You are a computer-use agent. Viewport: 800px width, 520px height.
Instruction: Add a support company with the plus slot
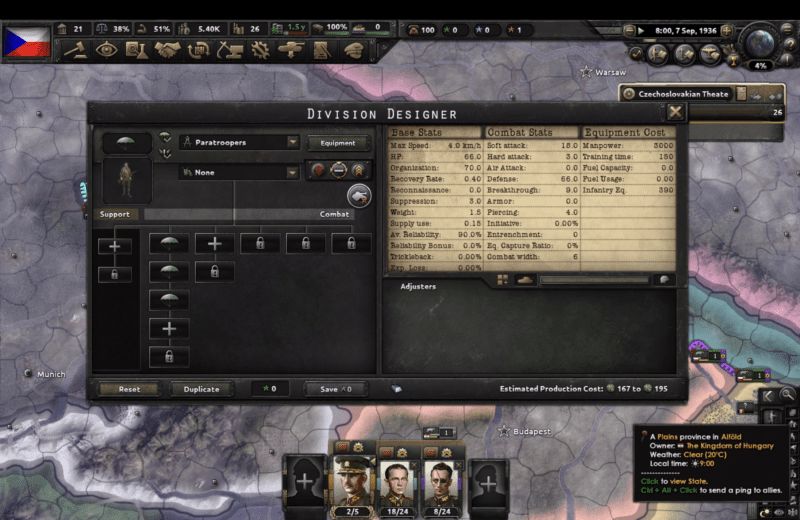[x=114, y=243]
